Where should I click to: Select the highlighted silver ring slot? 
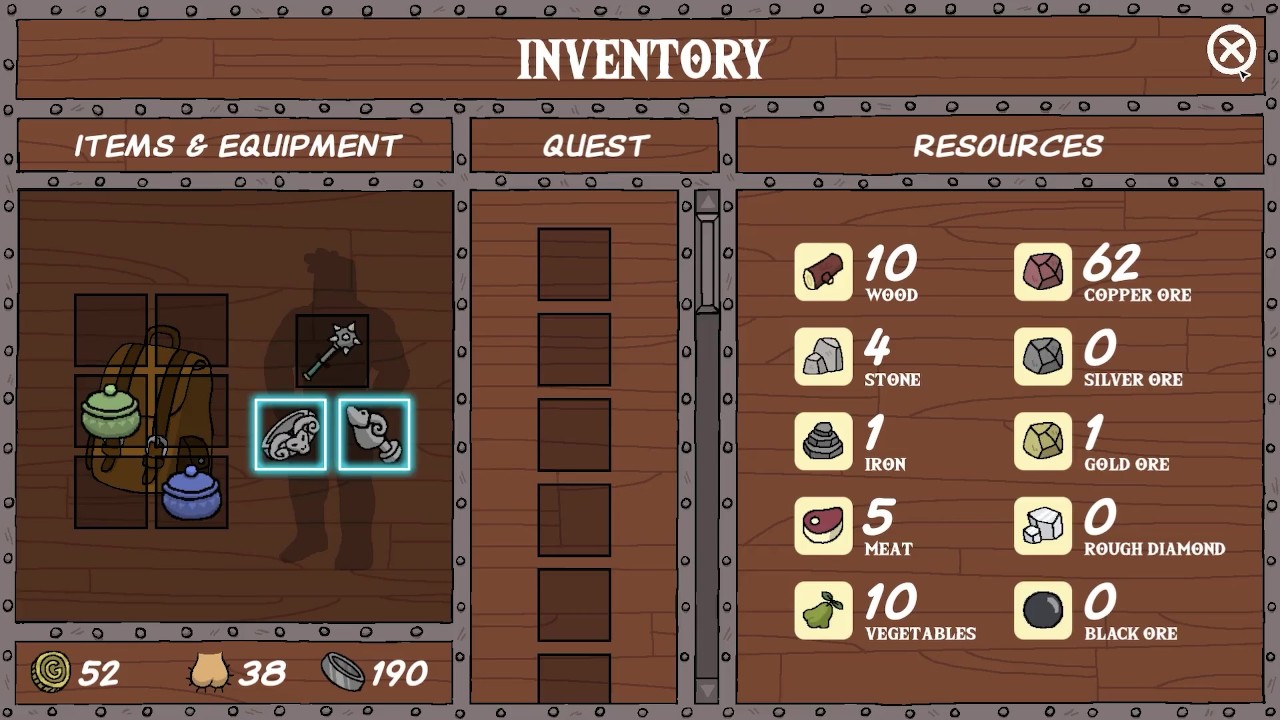(x=290, y=435)
